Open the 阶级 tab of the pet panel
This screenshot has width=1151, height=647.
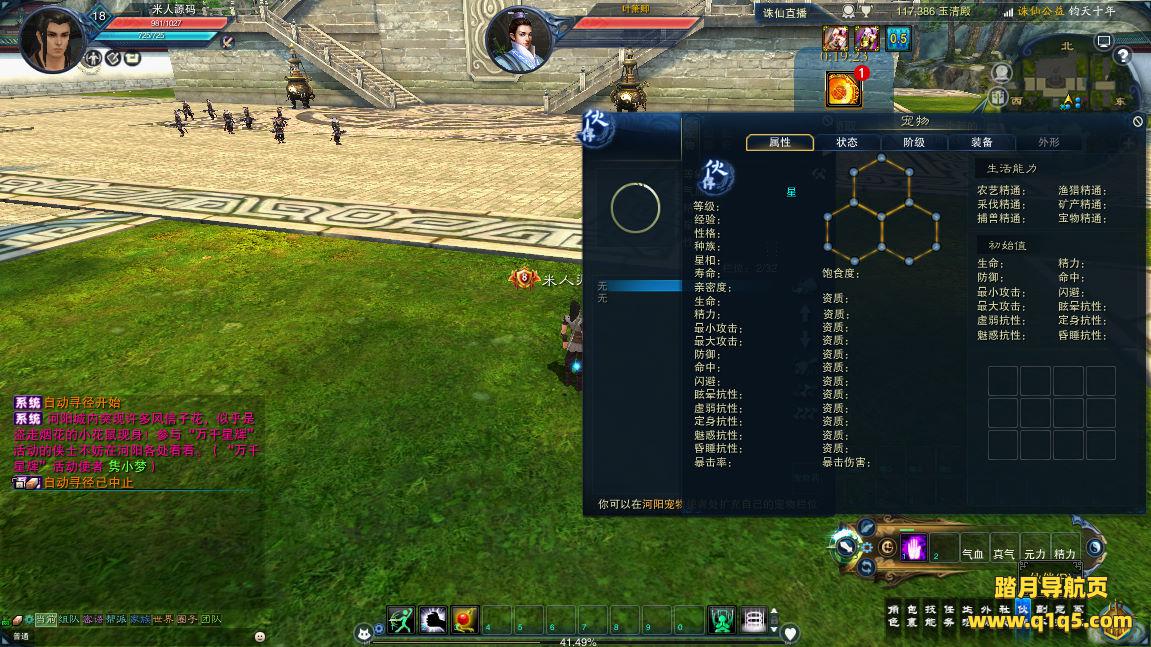(913, 142)
